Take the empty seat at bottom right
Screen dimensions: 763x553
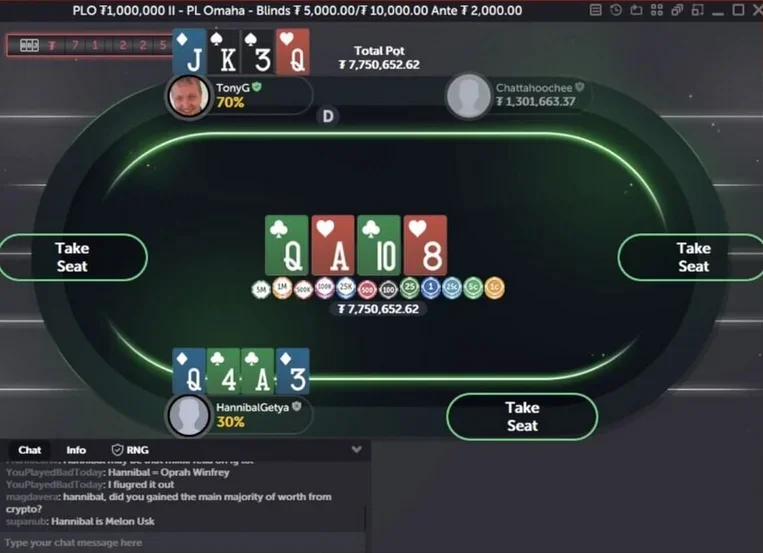pyautogui.click(x=521, y=416)
